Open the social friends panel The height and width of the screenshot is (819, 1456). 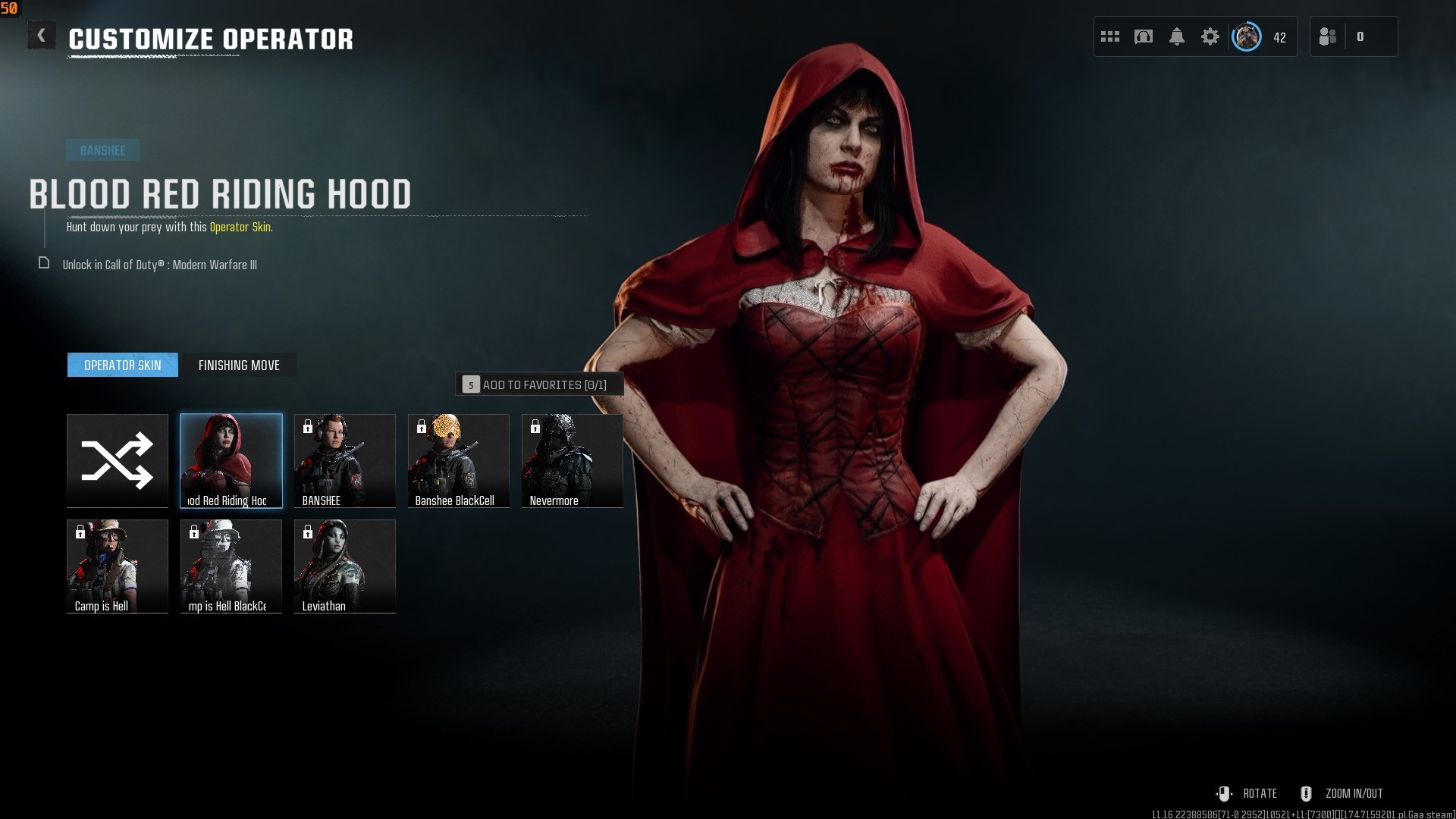pos(1329,36)
